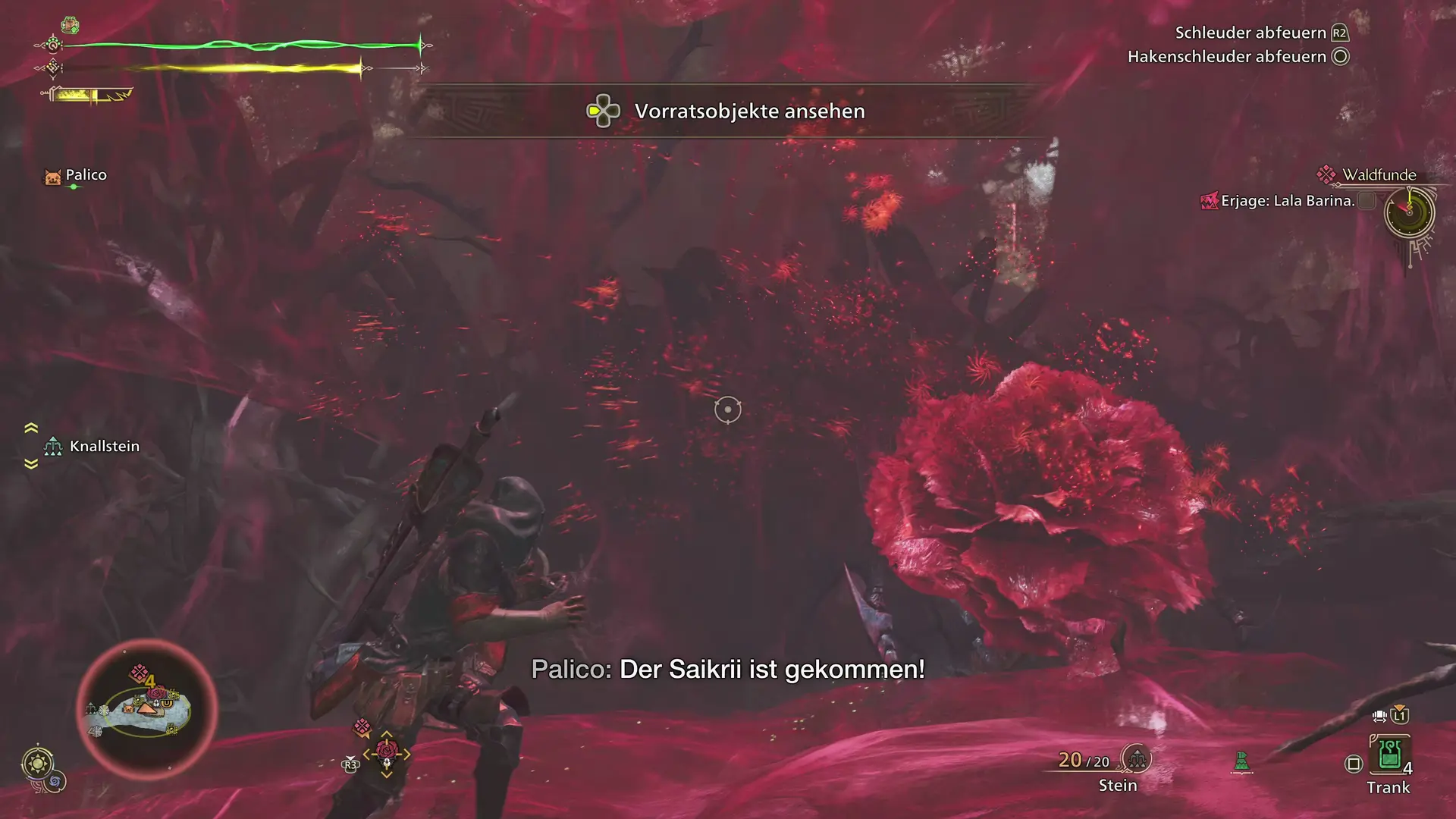This screenshot has width=1456, height=819.
Task: Click the red monster target icon
Action: point(387,752)
